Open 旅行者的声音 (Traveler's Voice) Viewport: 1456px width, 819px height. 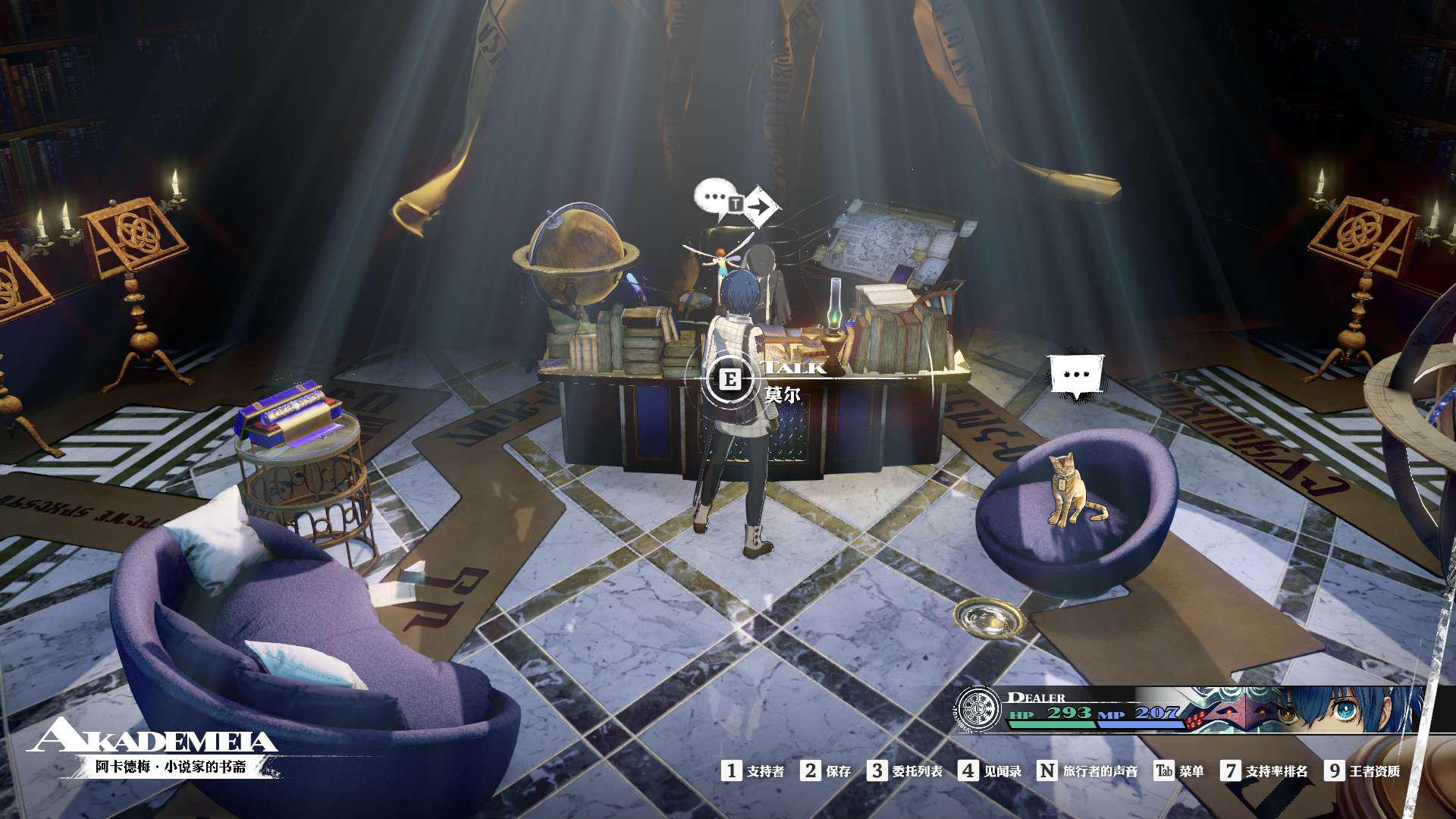(x=1087, y=771)
